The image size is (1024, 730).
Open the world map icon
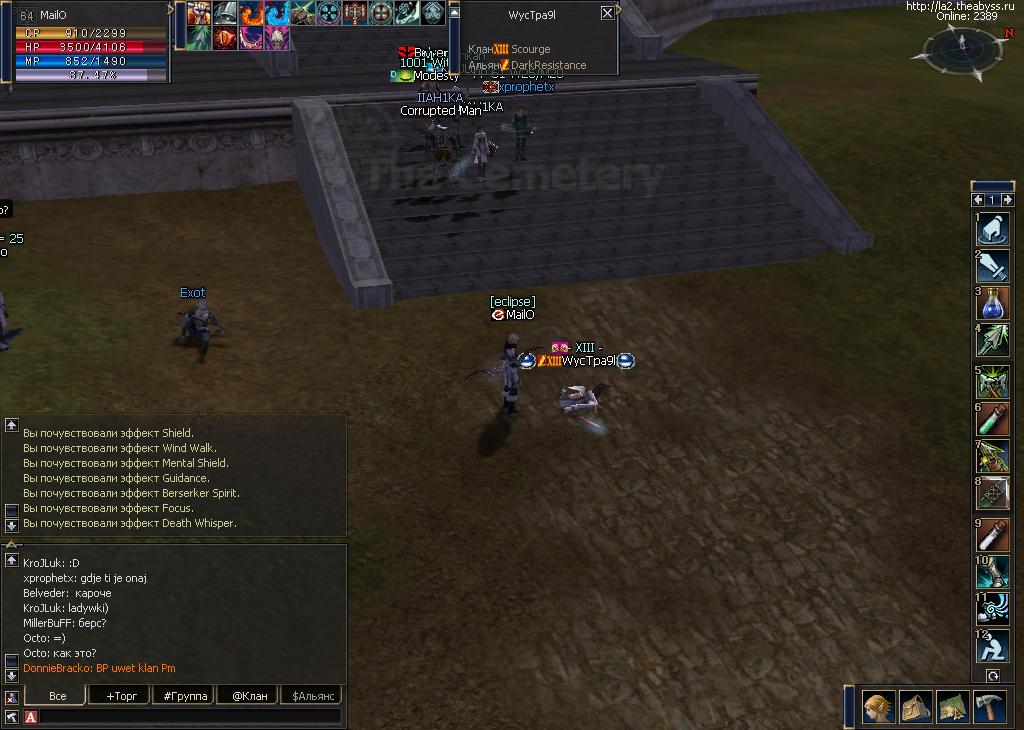click(952, 707)
